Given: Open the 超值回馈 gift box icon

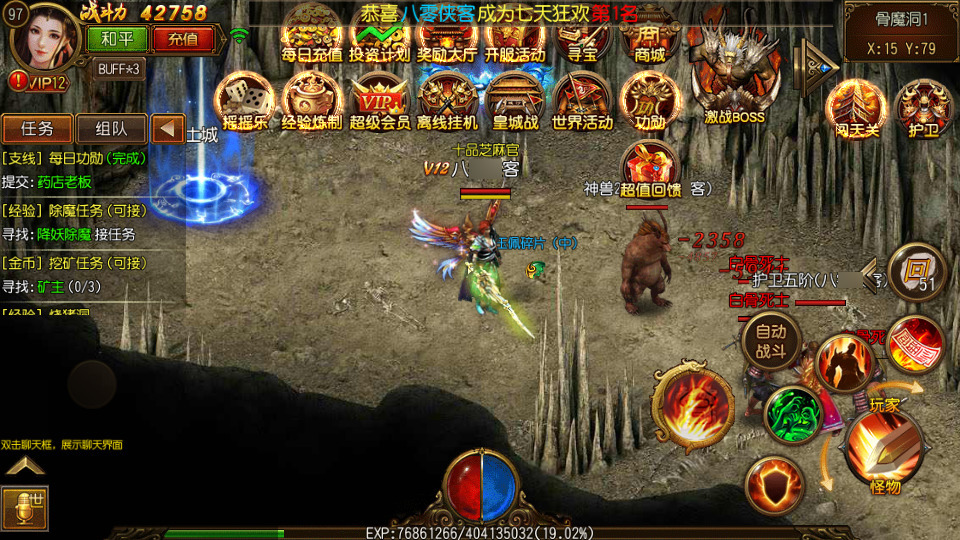Looking at the screenshot, I should tap(650, 167).
